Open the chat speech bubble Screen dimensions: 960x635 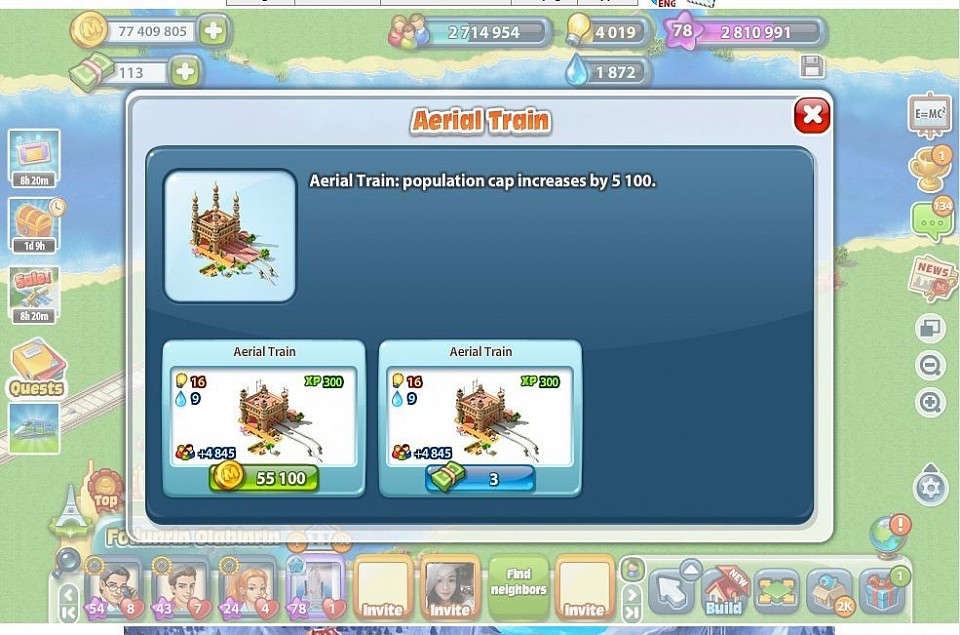[930, 222]
